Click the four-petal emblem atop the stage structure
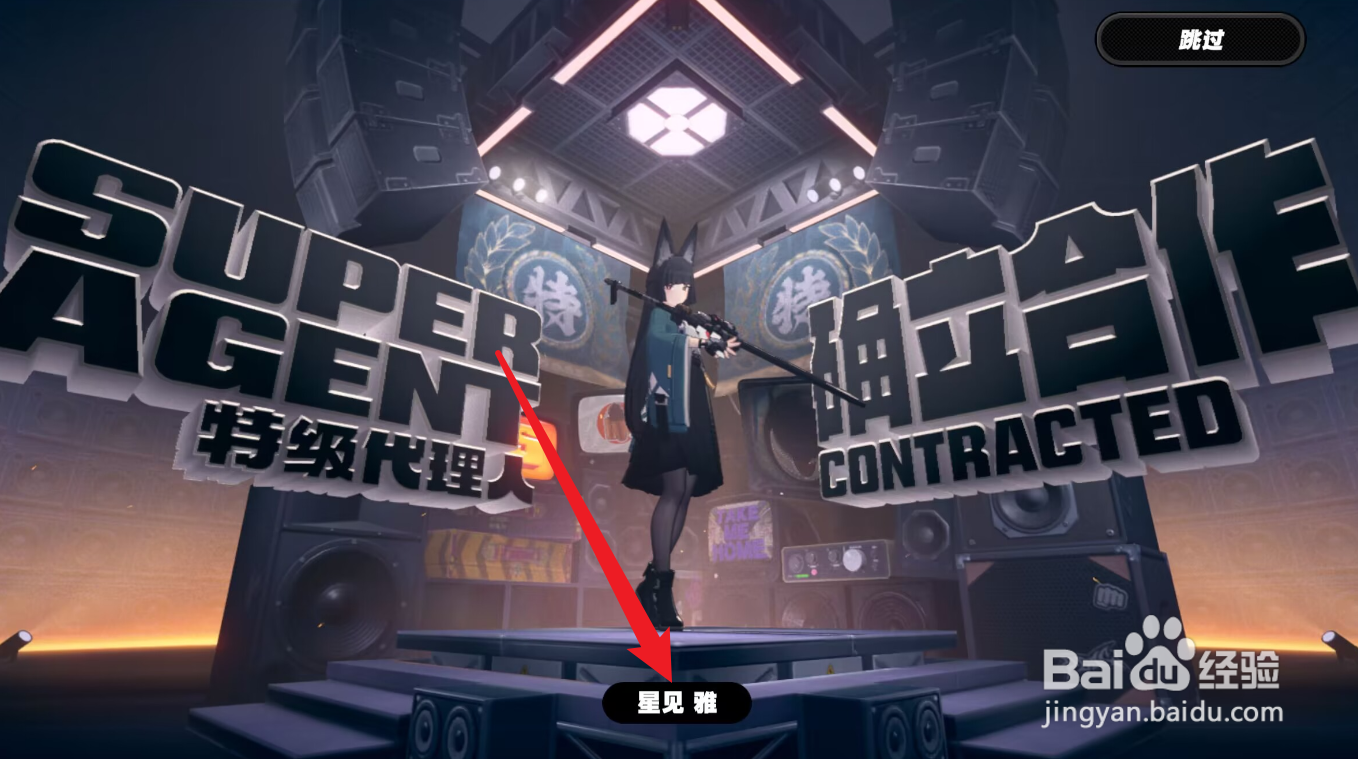The height and width of the screenshot is (759, 1358). [x=679, y=122]
